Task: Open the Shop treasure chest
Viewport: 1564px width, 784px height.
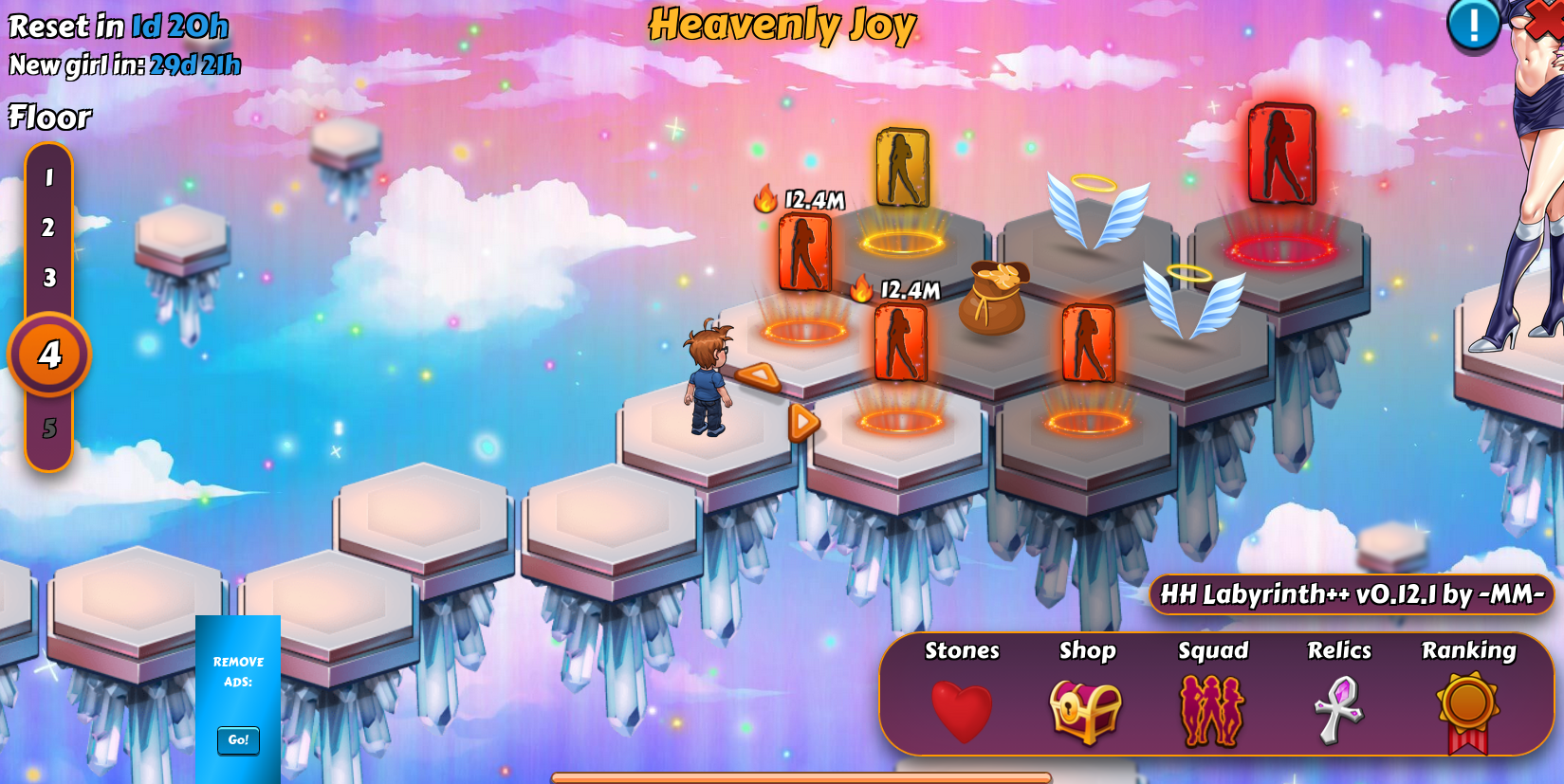Action: pyautogui.click(x=1085, y=709)
